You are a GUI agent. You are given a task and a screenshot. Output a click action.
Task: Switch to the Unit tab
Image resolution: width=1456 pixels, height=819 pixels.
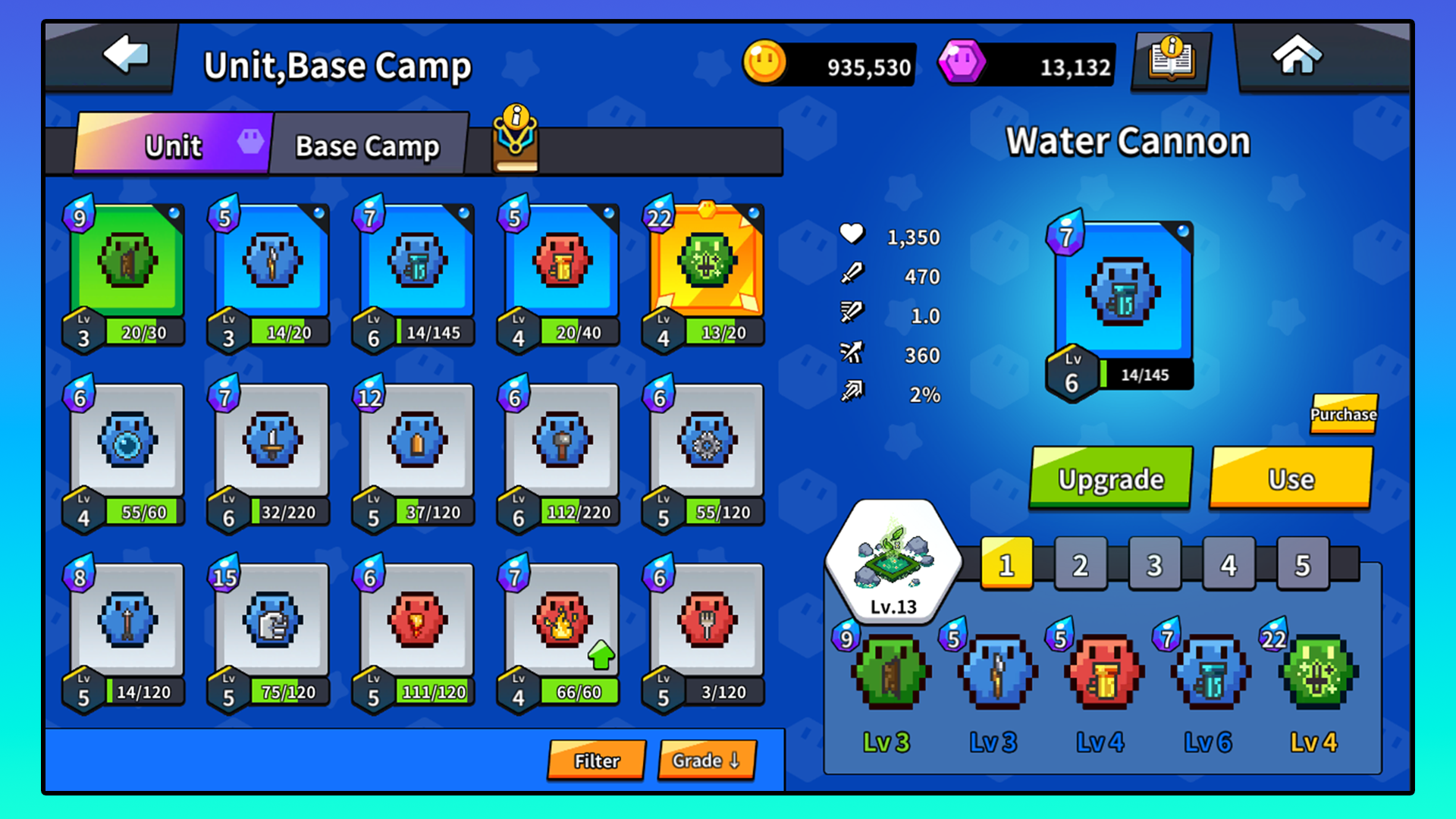click(173, 145)
